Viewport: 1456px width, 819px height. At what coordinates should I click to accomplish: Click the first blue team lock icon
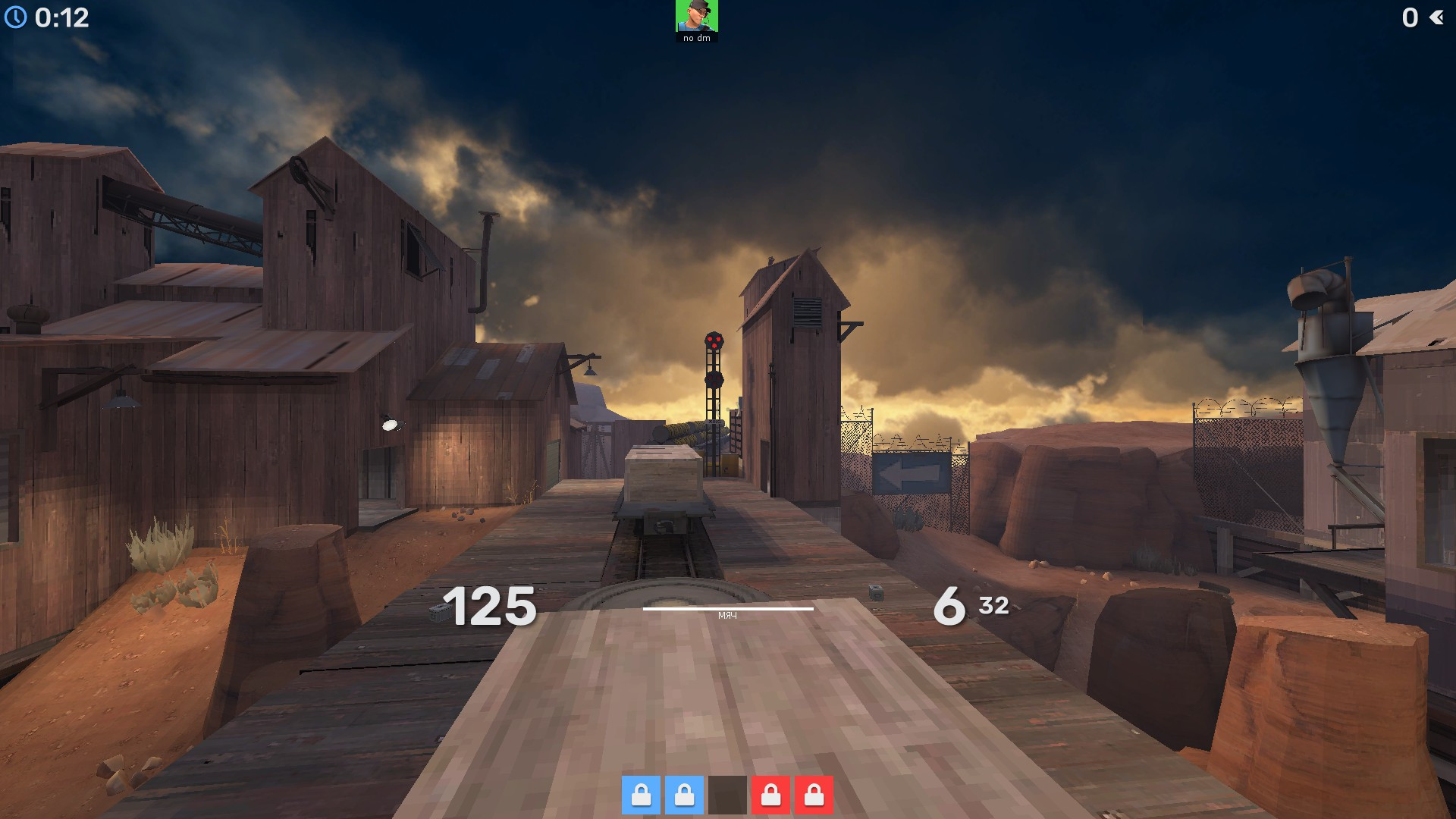(642, 796)
